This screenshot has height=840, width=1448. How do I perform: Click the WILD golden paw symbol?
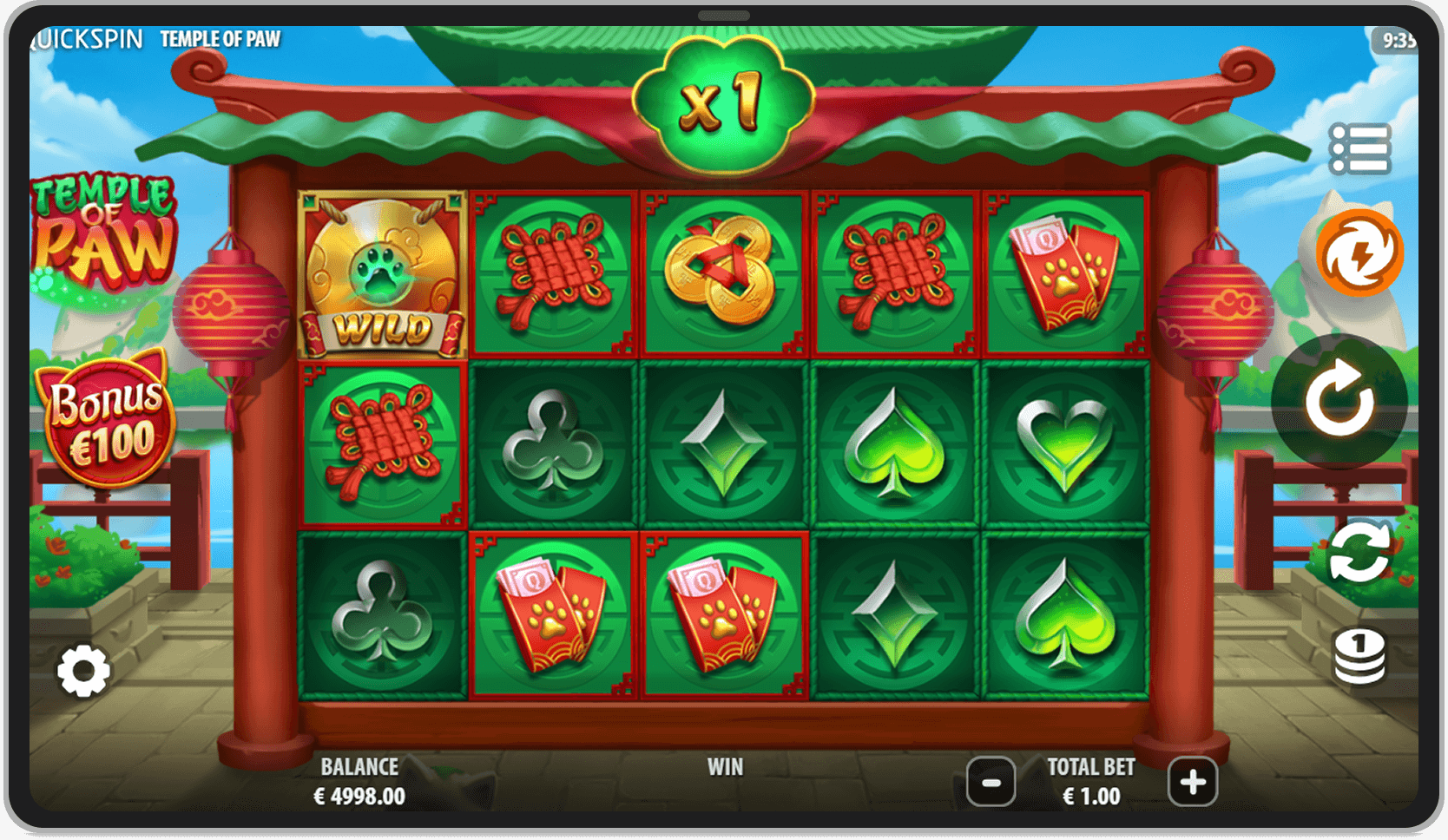pos(382,273)
